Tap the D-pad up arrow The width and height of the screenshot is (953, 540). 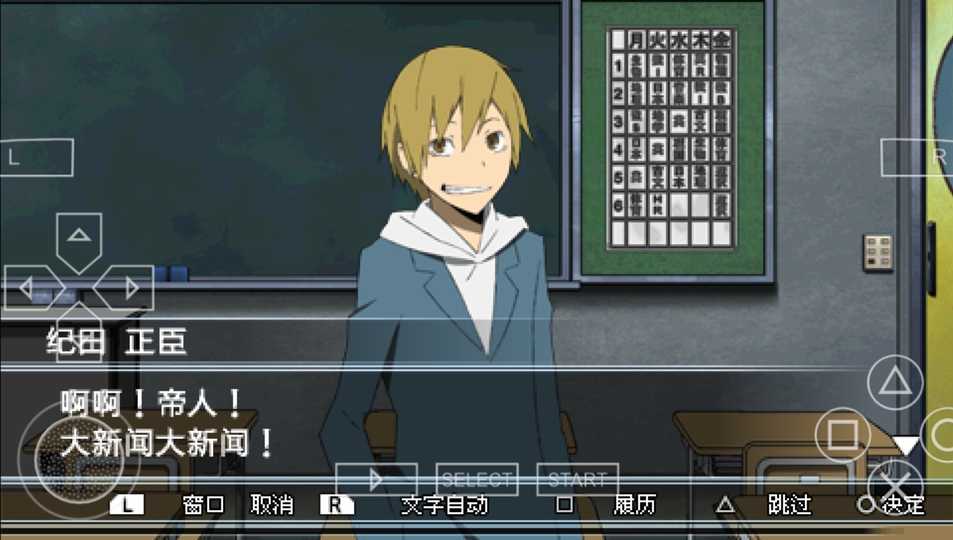(79, 238)
